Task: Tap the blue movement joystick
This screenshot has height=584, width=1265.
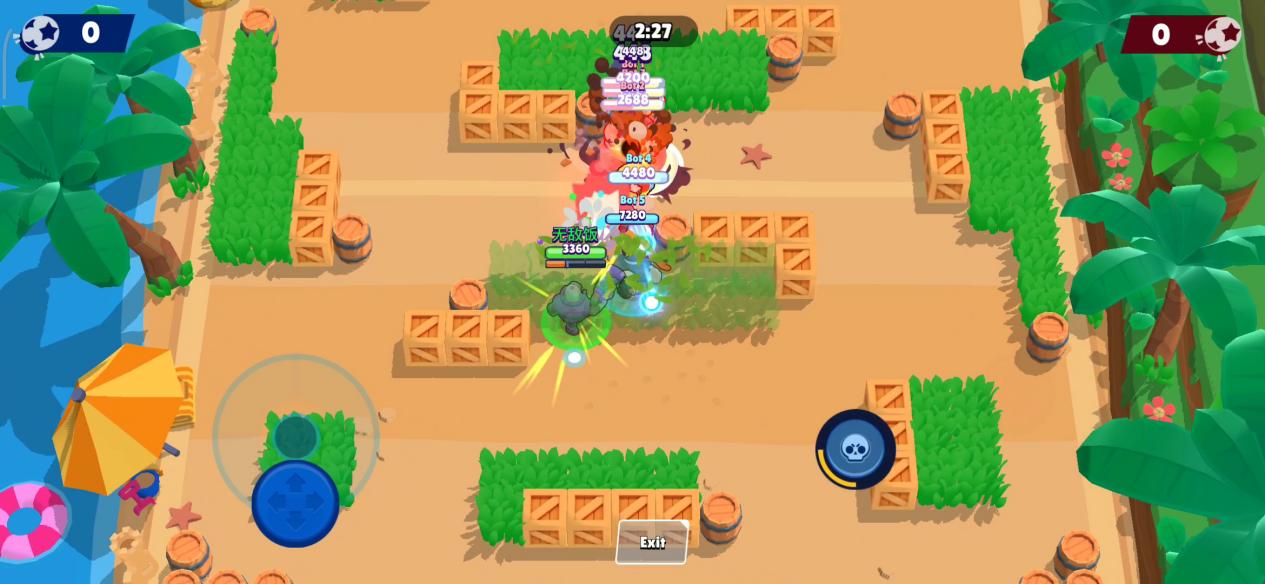Action: click(295, 502)
